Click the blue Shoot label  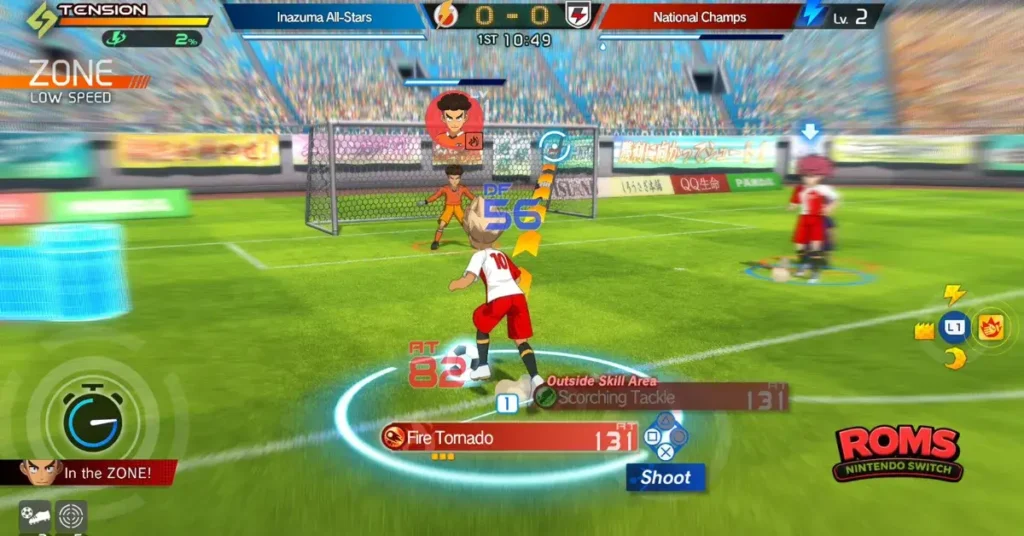pyautogui.click(x=666, y=478)
